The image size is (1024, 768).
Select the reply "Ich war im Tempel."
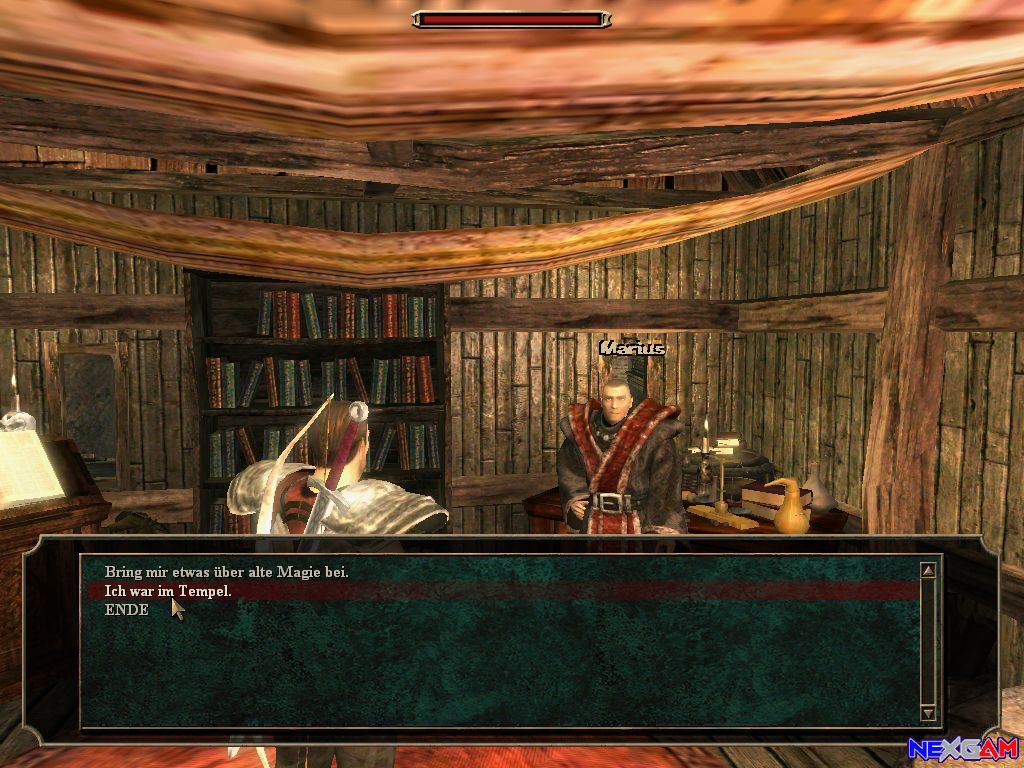pyautogui.click(x=168, y=591)
